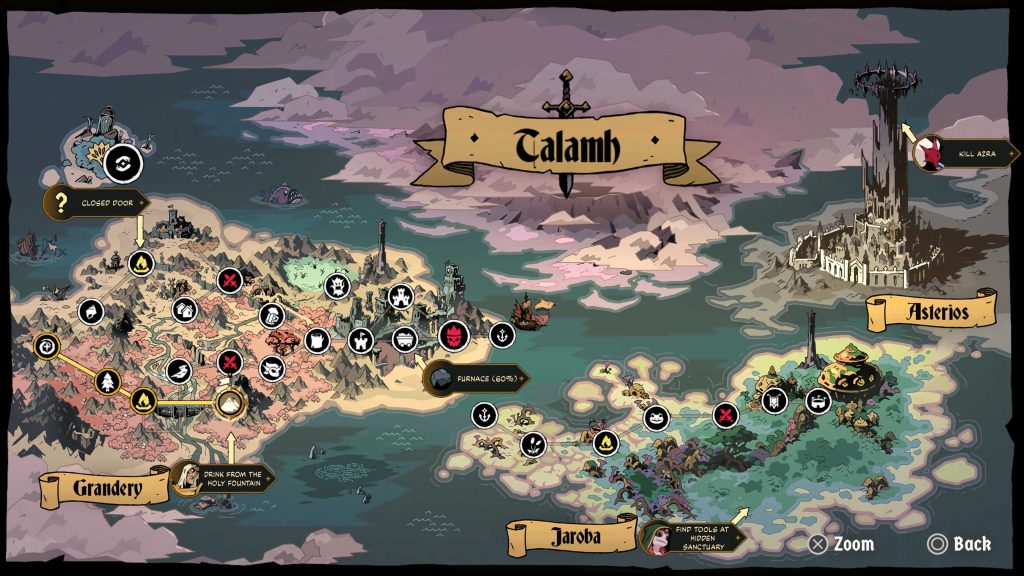
Task: Select the wheat sprout node on Jaroba
Action: [532, 443]
